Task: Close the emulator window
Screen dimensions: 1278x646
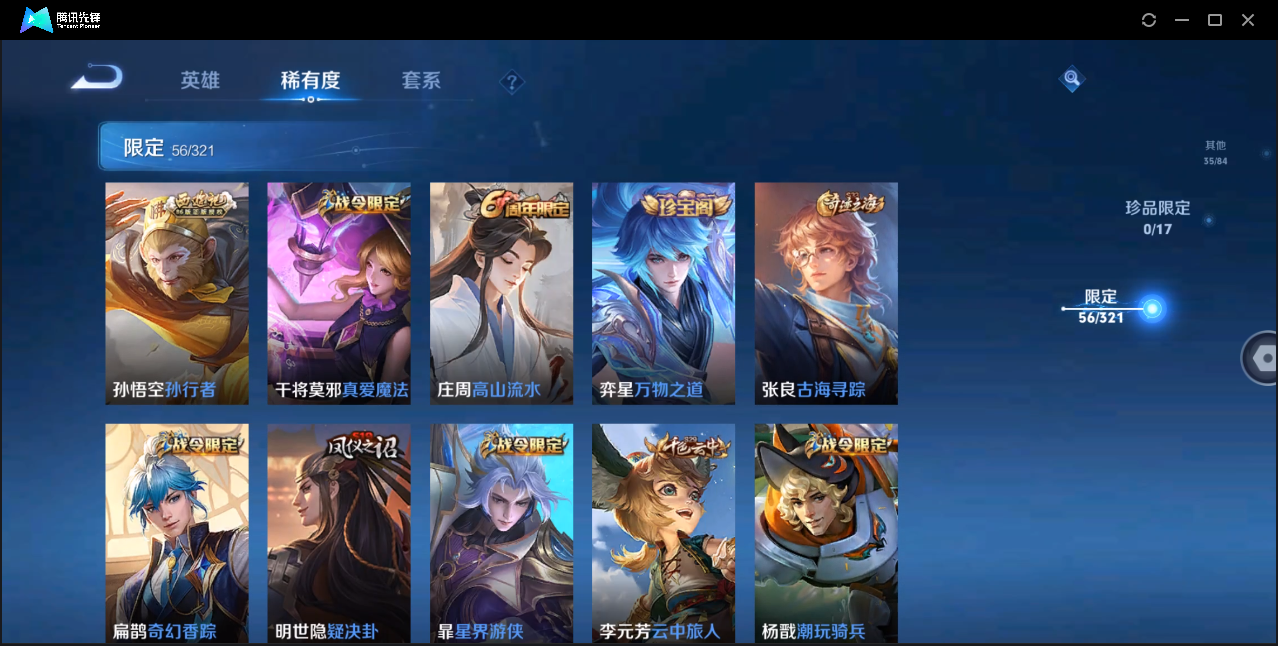Action: (1248, 20)
